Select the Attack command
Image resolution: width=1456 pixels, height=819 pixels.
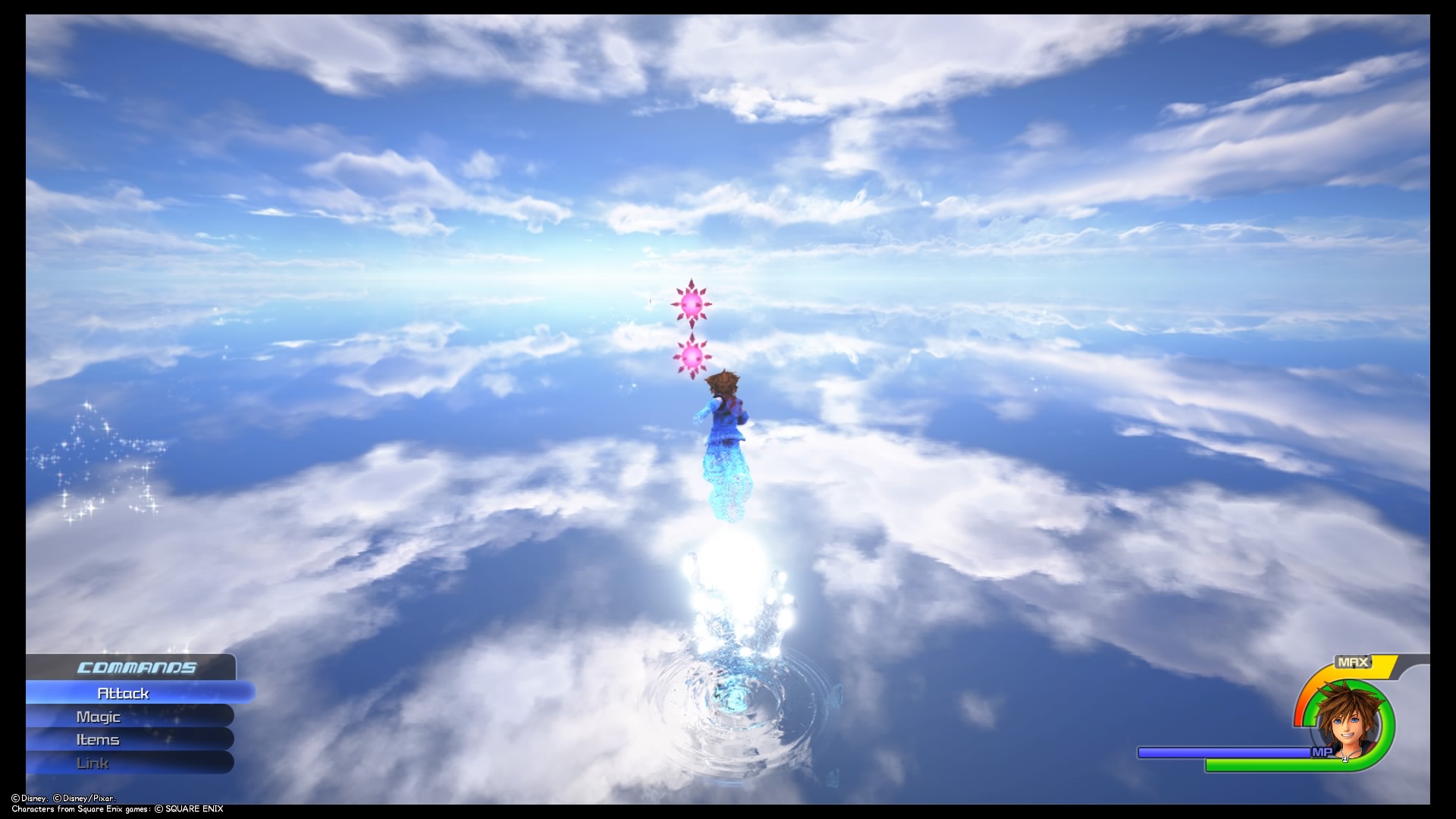(124, 692)
